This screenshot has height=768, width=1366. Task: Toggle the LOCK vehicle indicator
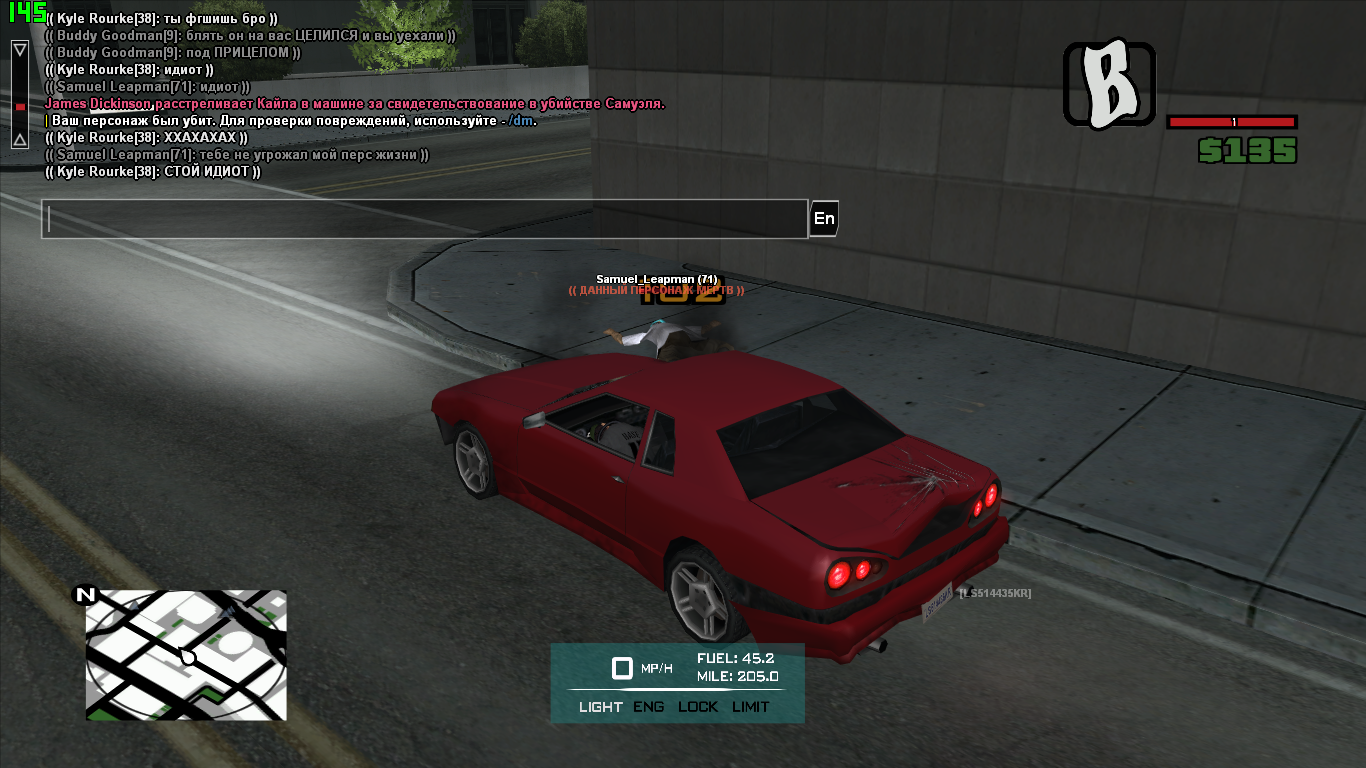coord(698,707)
